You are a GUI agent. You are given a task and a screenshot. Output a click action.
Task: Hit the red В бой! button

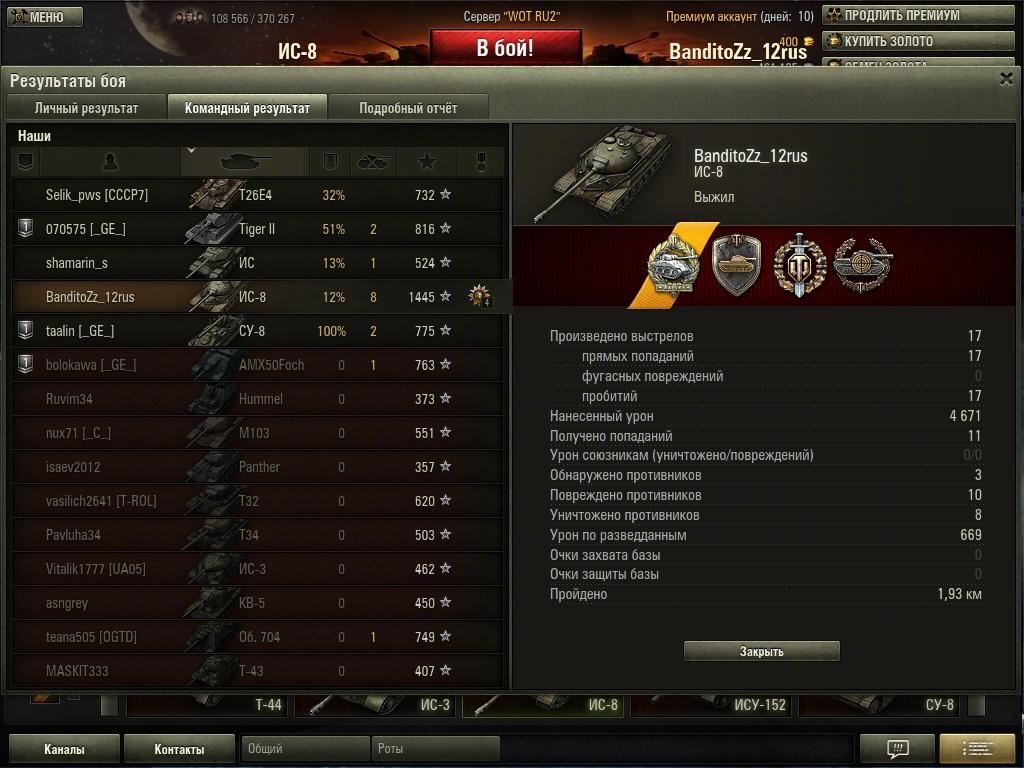click(x=505, y=48)
